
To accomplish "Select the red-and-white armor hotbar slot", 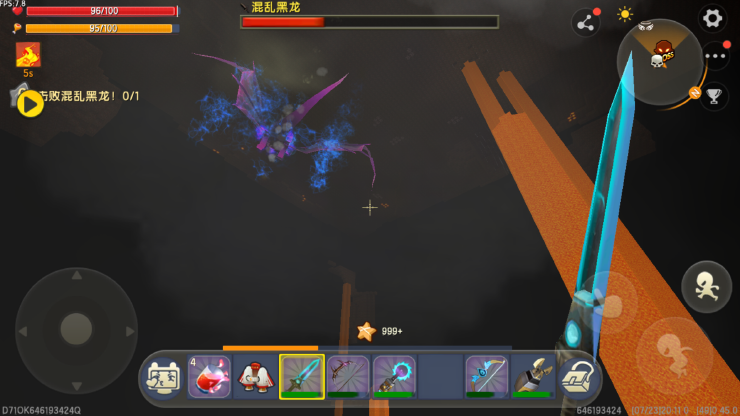I will 255,377.
